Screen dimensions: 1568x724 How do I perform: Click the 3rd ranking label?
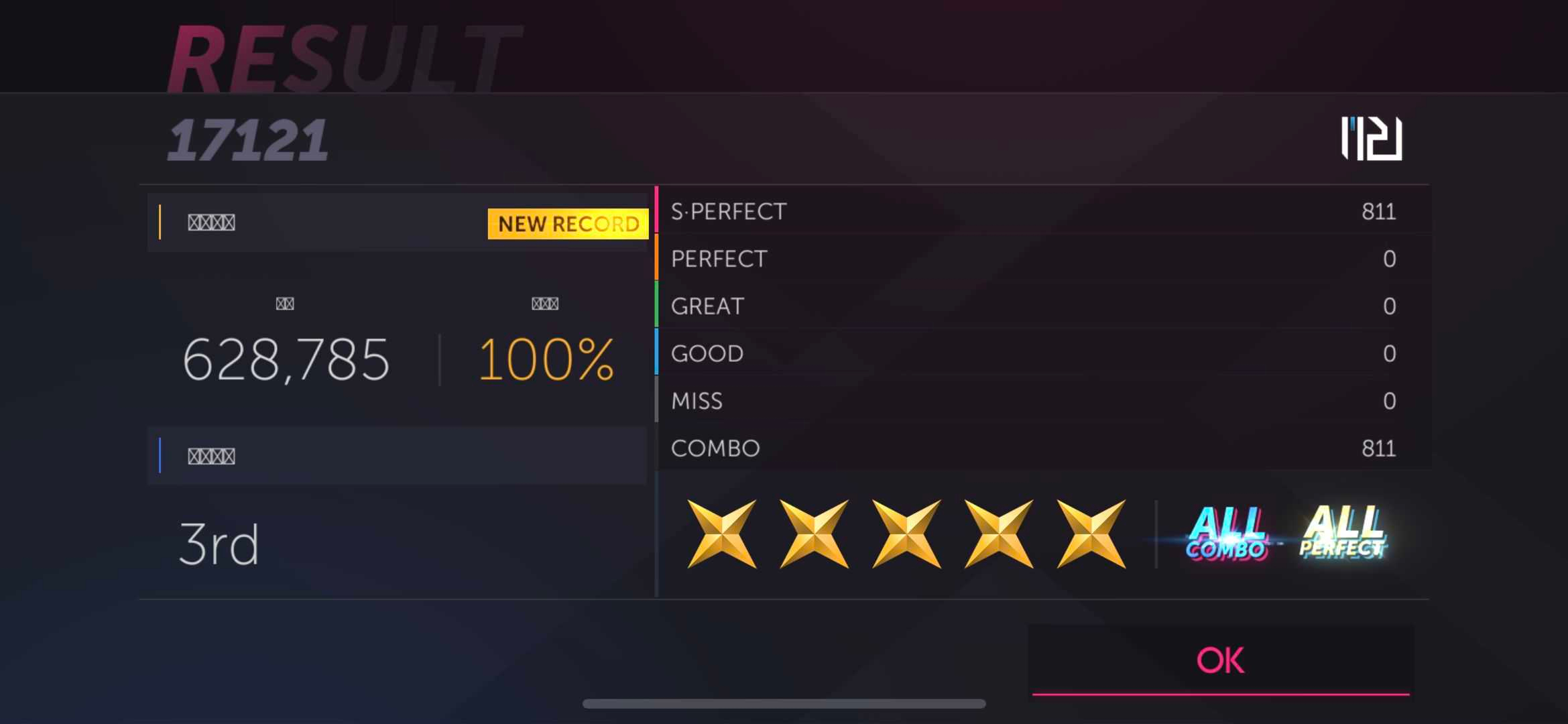tap(217, 543)
